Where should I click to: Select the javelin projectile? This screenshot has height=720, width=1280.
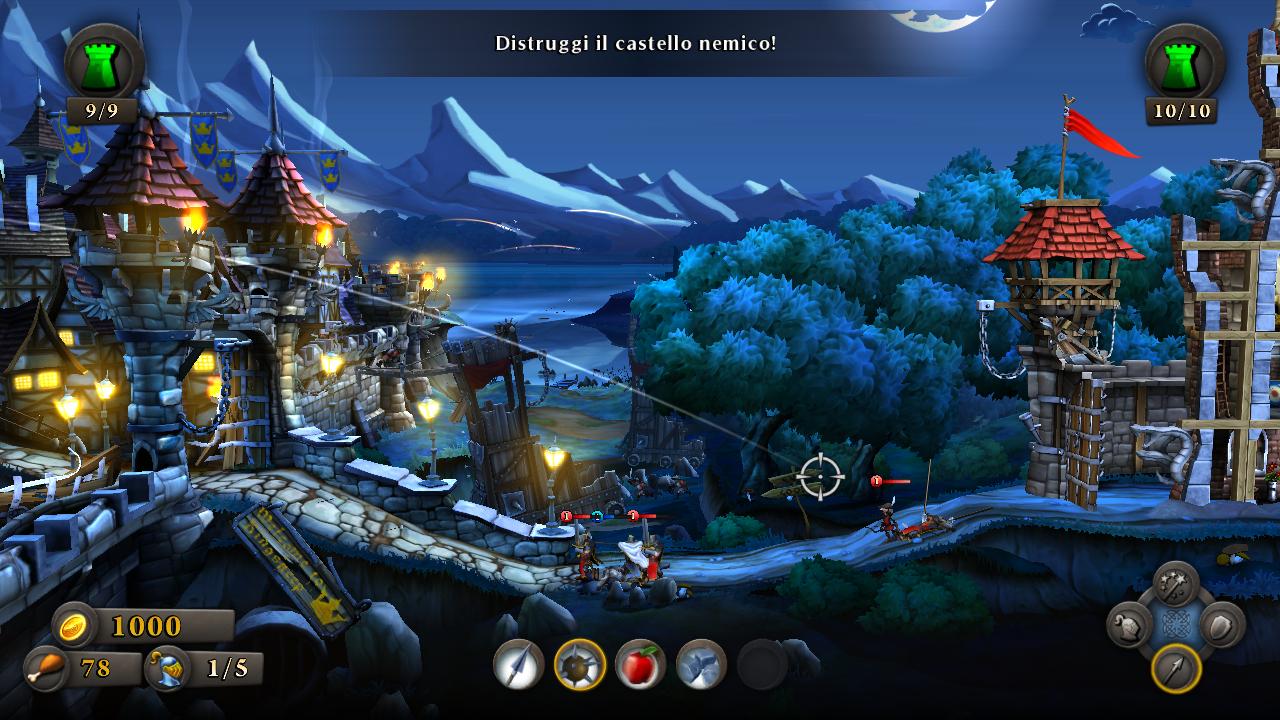(518, 664)
